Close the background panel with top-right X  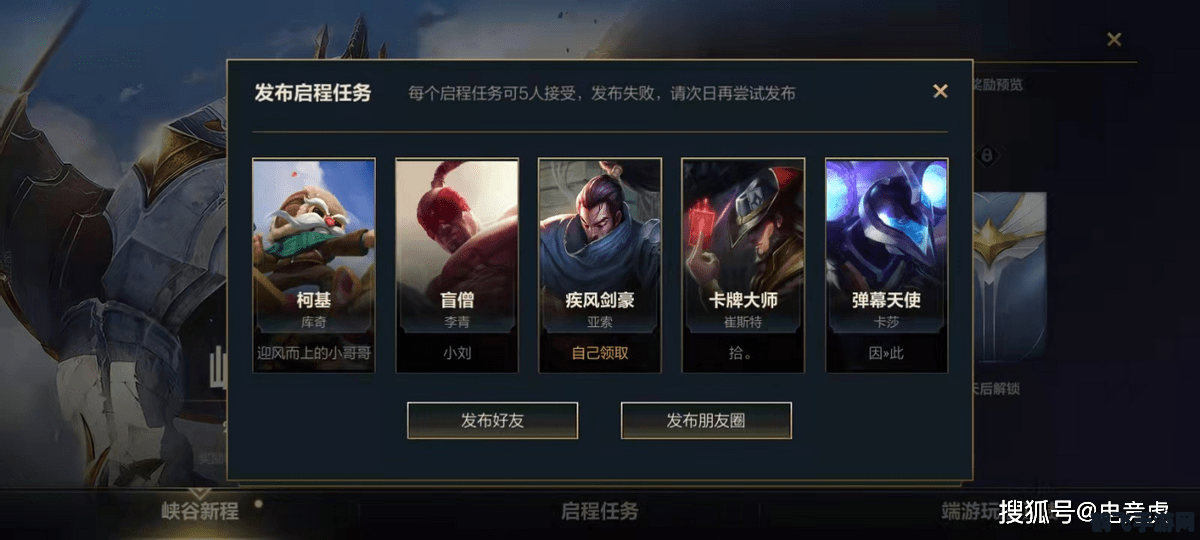tap(1114, 40)
